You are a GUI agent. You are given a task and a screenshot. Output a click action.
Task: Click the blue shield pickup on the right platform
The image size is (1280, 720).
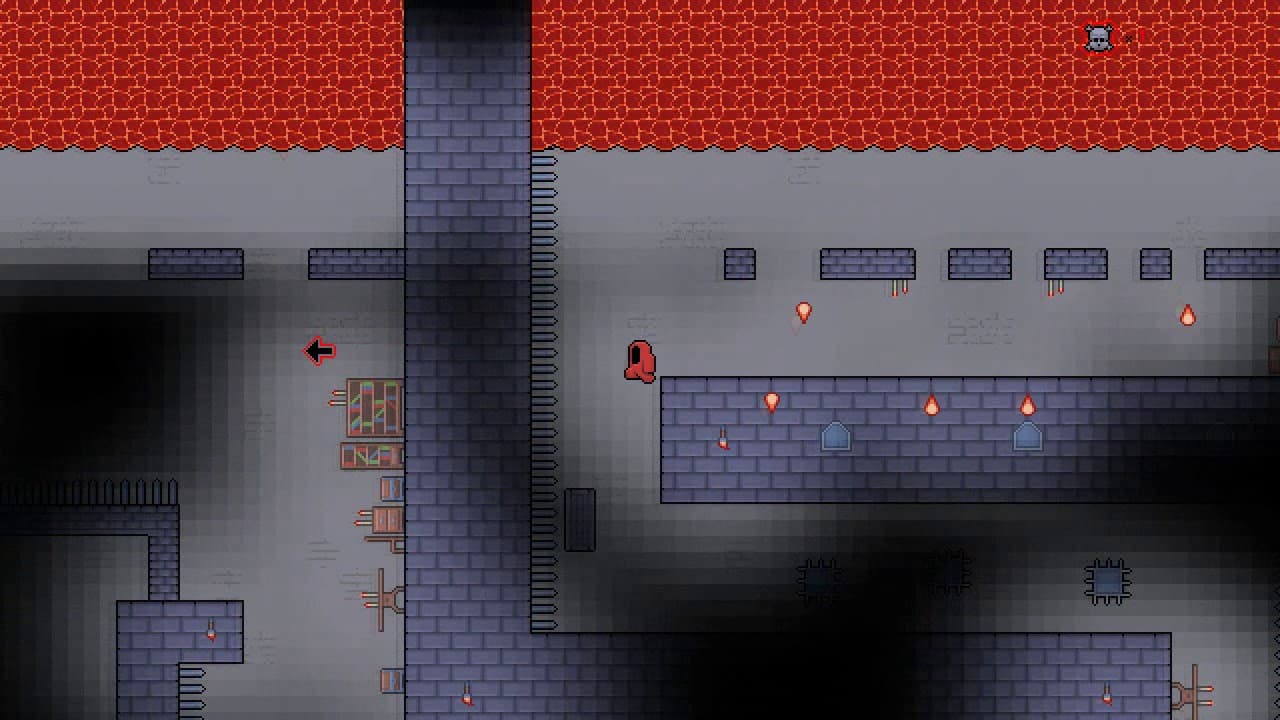tap(1027, 437)
